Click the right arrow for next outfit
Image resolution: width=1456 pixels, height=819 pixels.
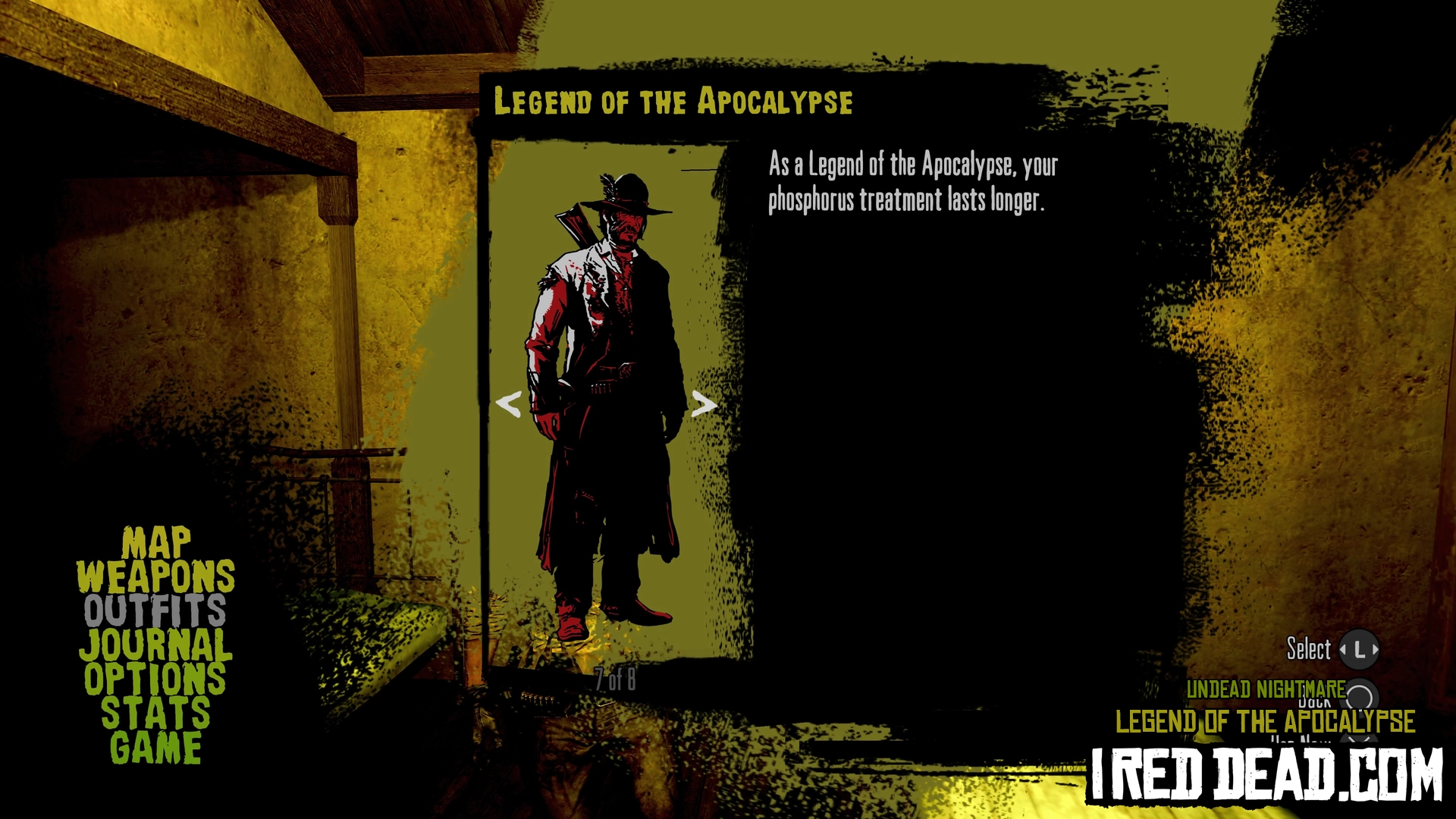(703, 404)
